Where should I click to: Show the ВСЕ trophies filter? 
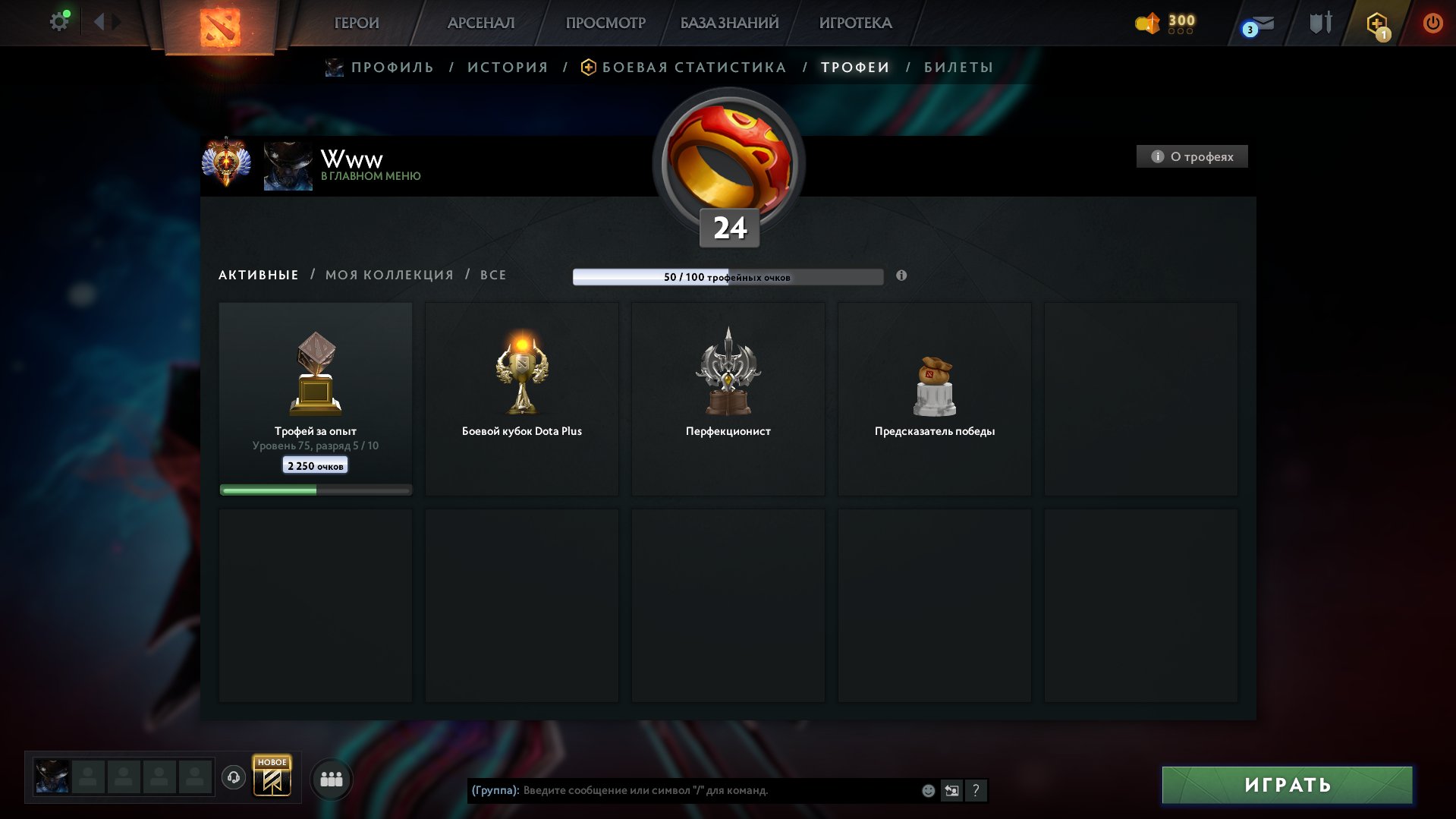point(493,275)
